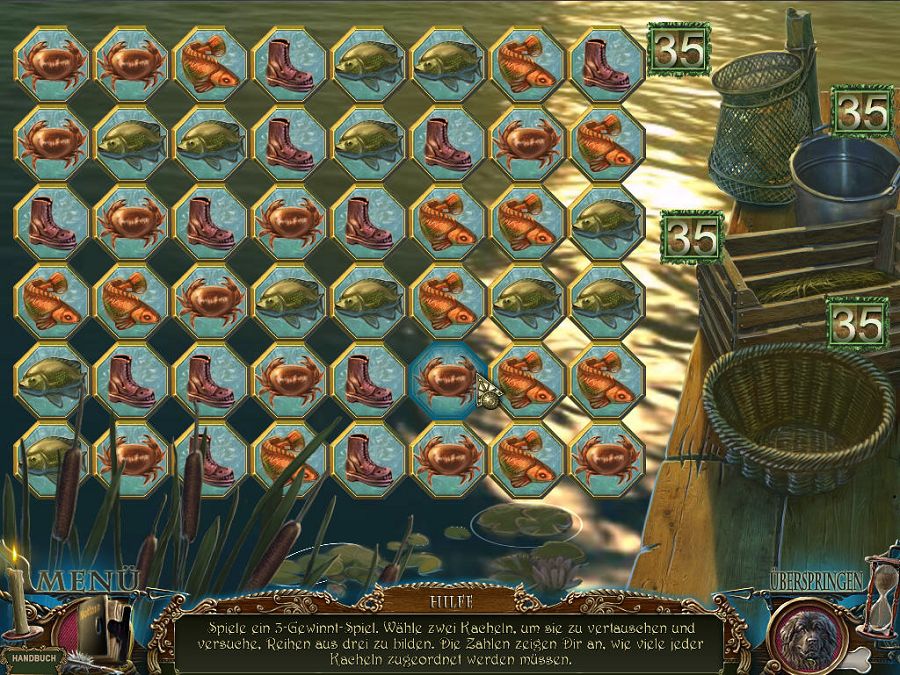Skip the puzzle with Überspringen

click(816, 579)
